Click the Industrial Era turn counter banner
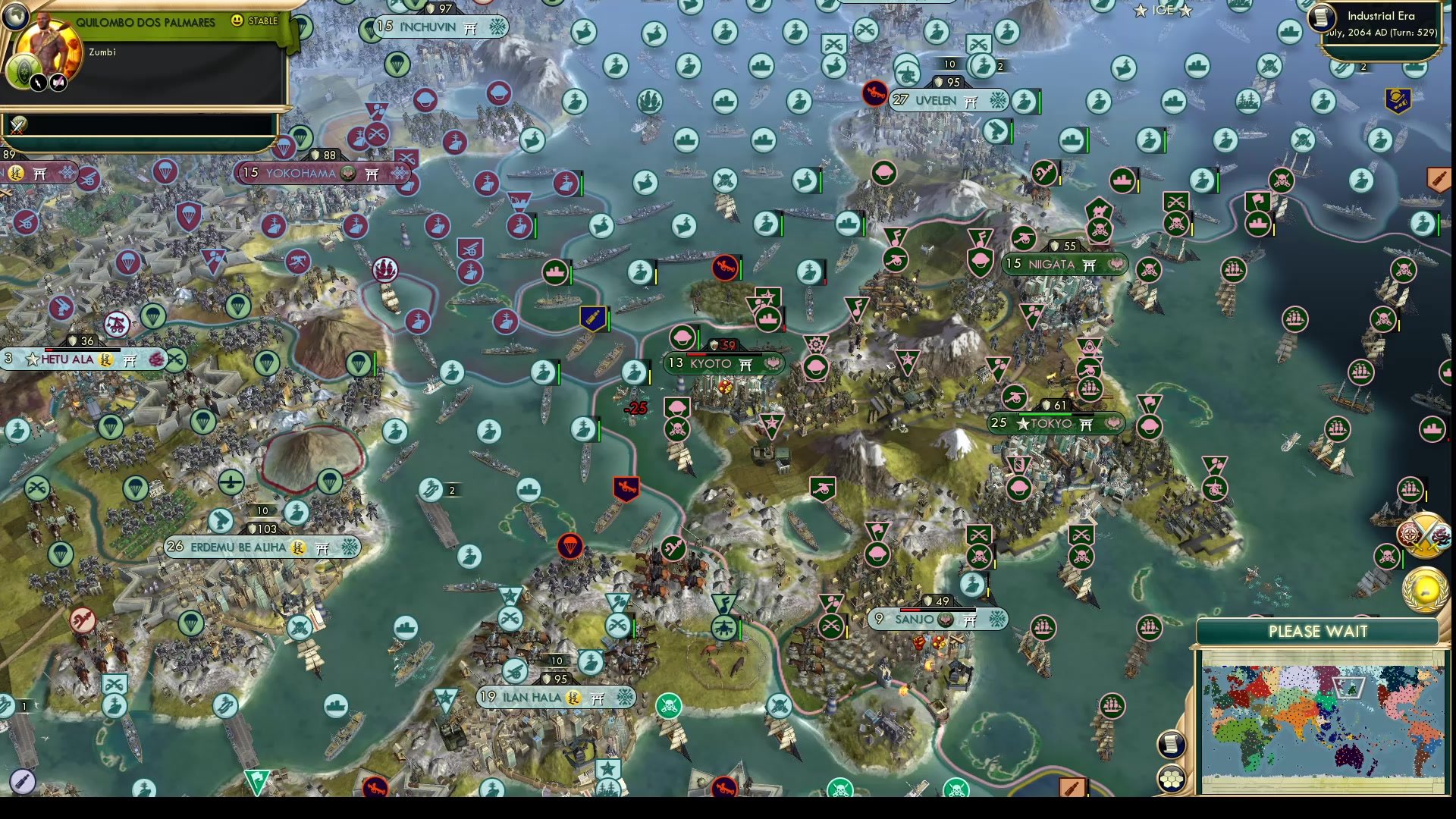The image size is (1456, 819). 1385,23
